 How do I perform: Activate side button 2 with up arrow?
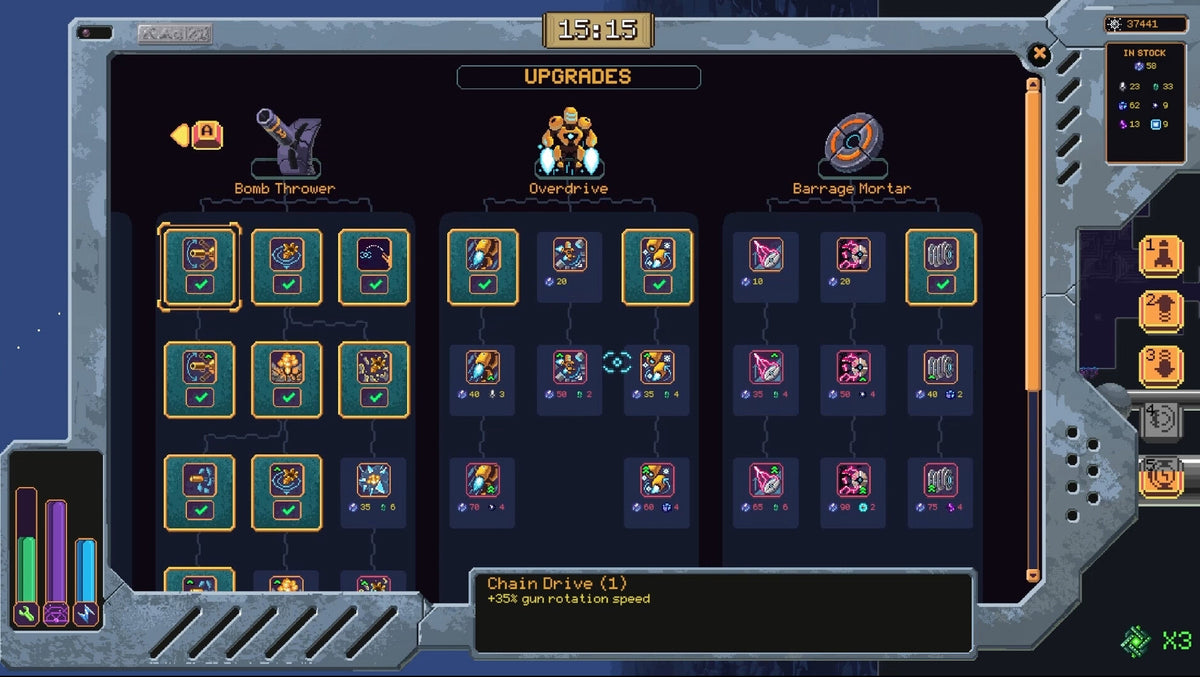pyautogui.click(x=1161, y=311)
